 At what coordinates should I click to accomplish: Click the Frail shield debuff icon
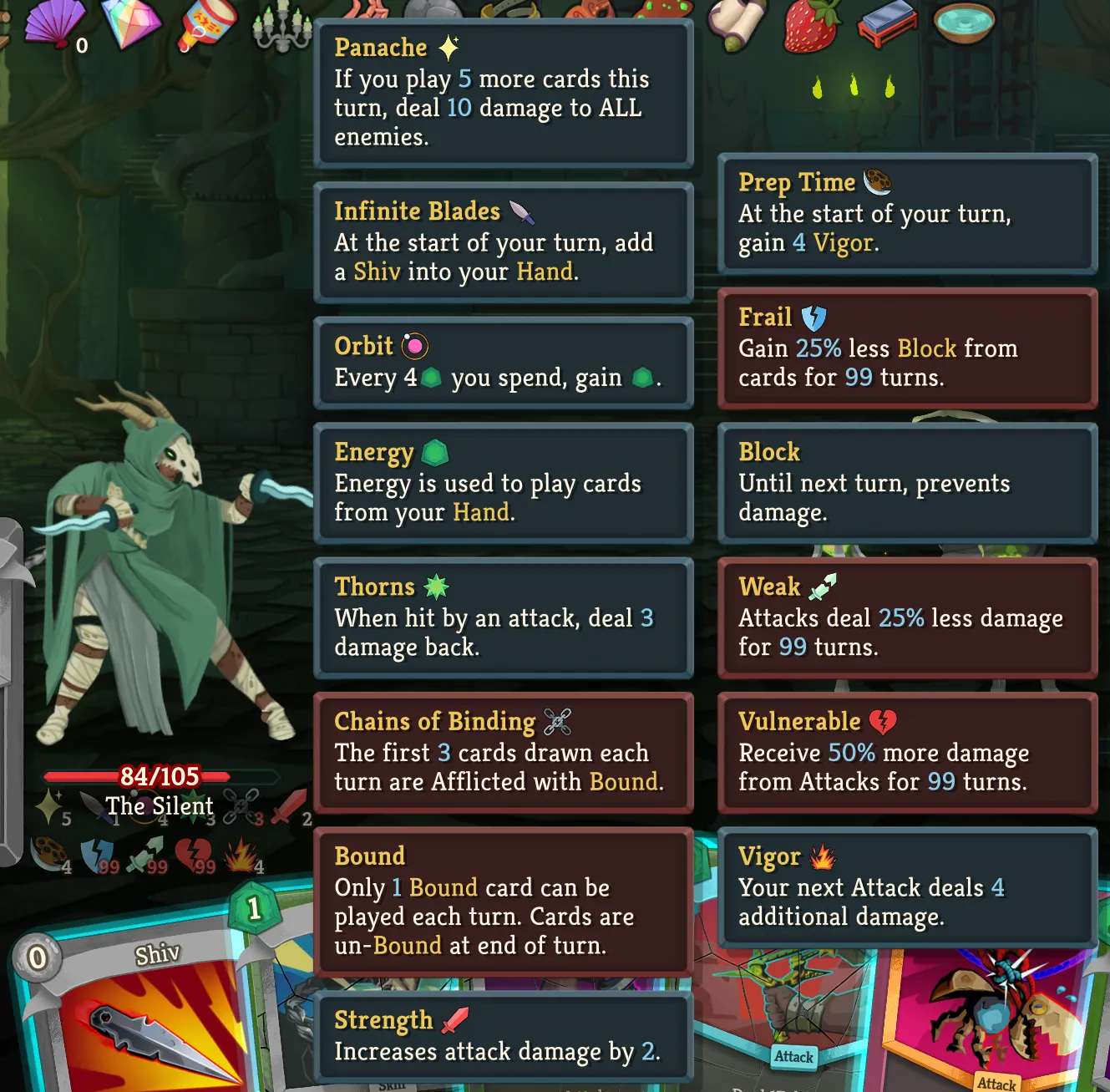97,853
